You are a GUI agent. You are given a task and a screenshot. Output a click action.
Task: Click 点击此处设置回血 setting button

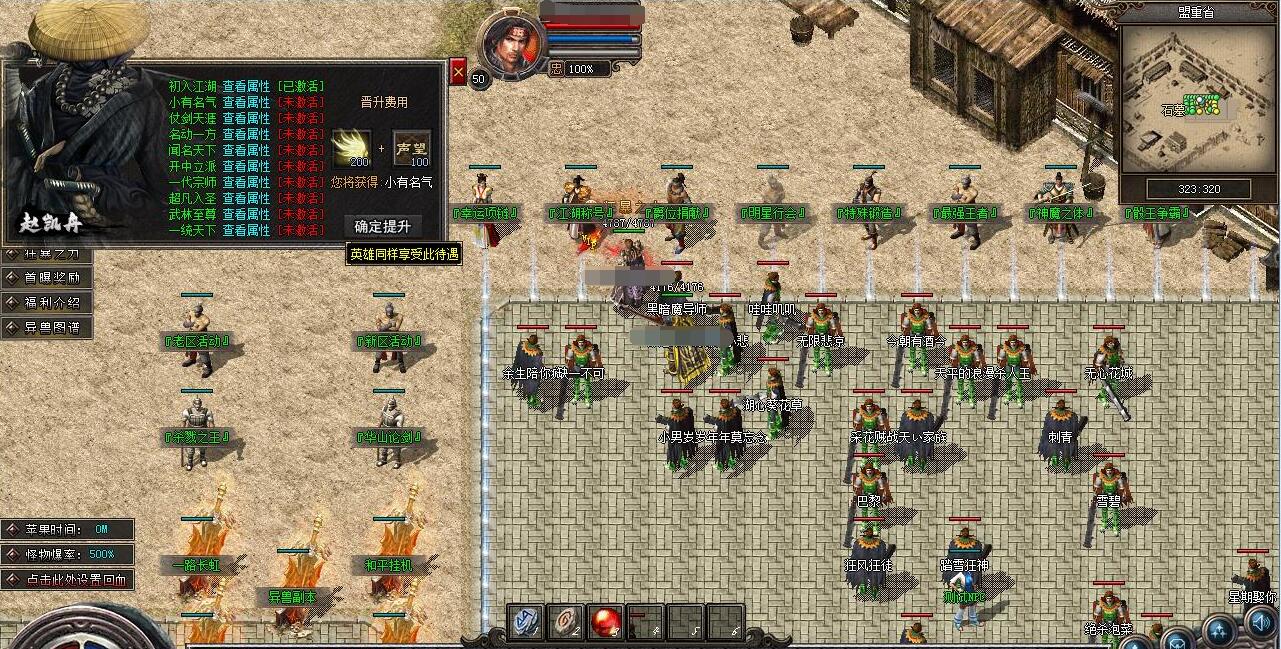(68, 579)
